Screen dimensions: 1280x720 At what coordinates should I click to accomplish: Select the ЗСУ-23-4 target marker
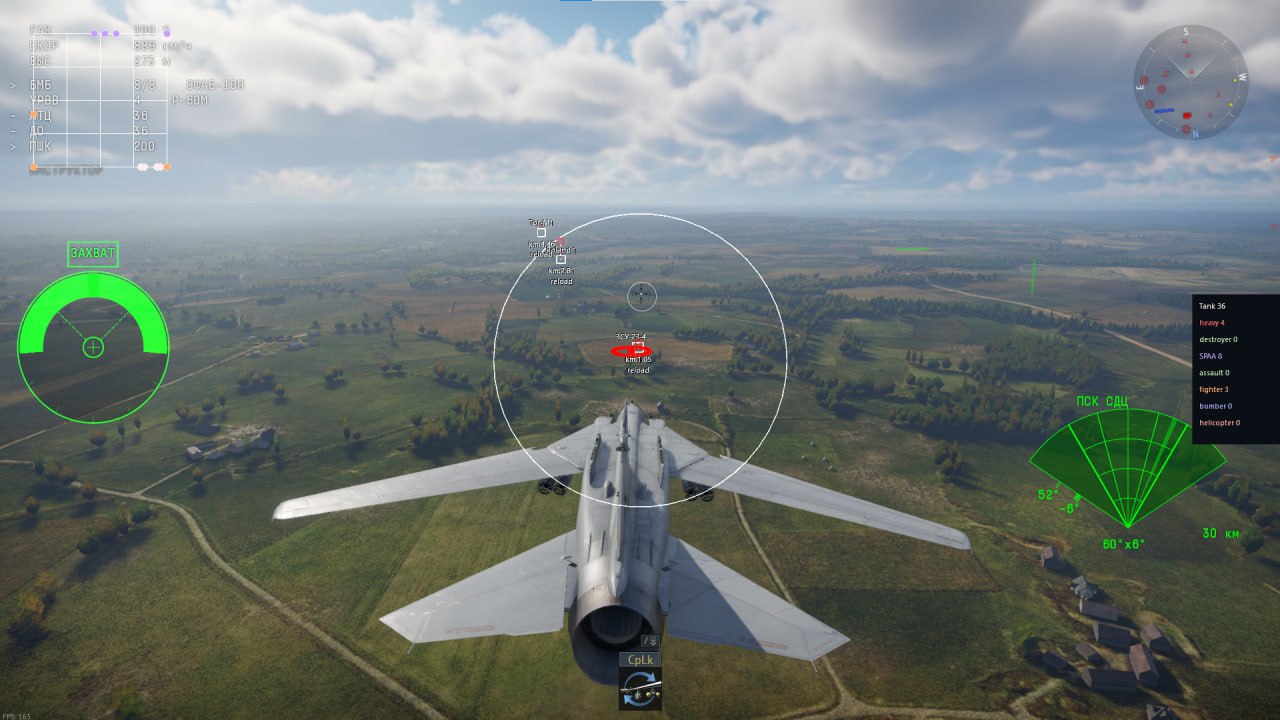tap(637, 346)
